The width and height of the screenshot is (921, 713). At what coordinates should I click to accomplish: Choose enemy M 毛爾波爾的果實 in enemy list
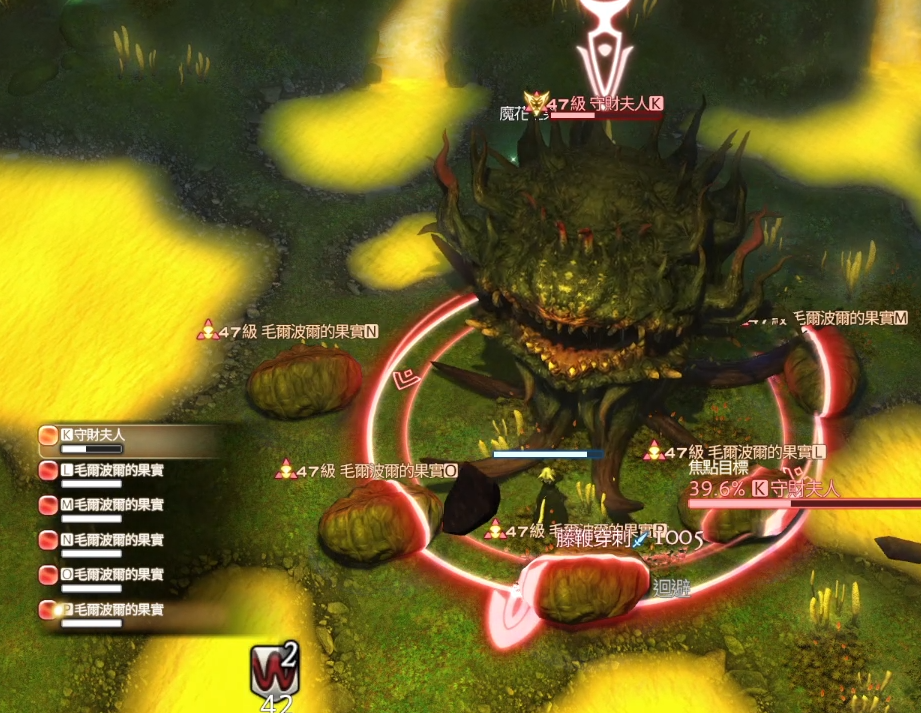point(110,505)
